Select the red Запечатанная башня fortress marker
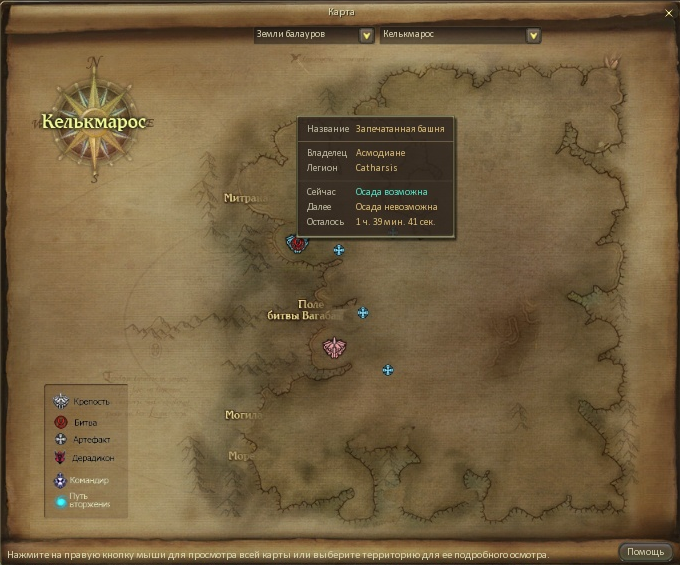This screenshot has width=680, height=565. (x=296, y=243)
